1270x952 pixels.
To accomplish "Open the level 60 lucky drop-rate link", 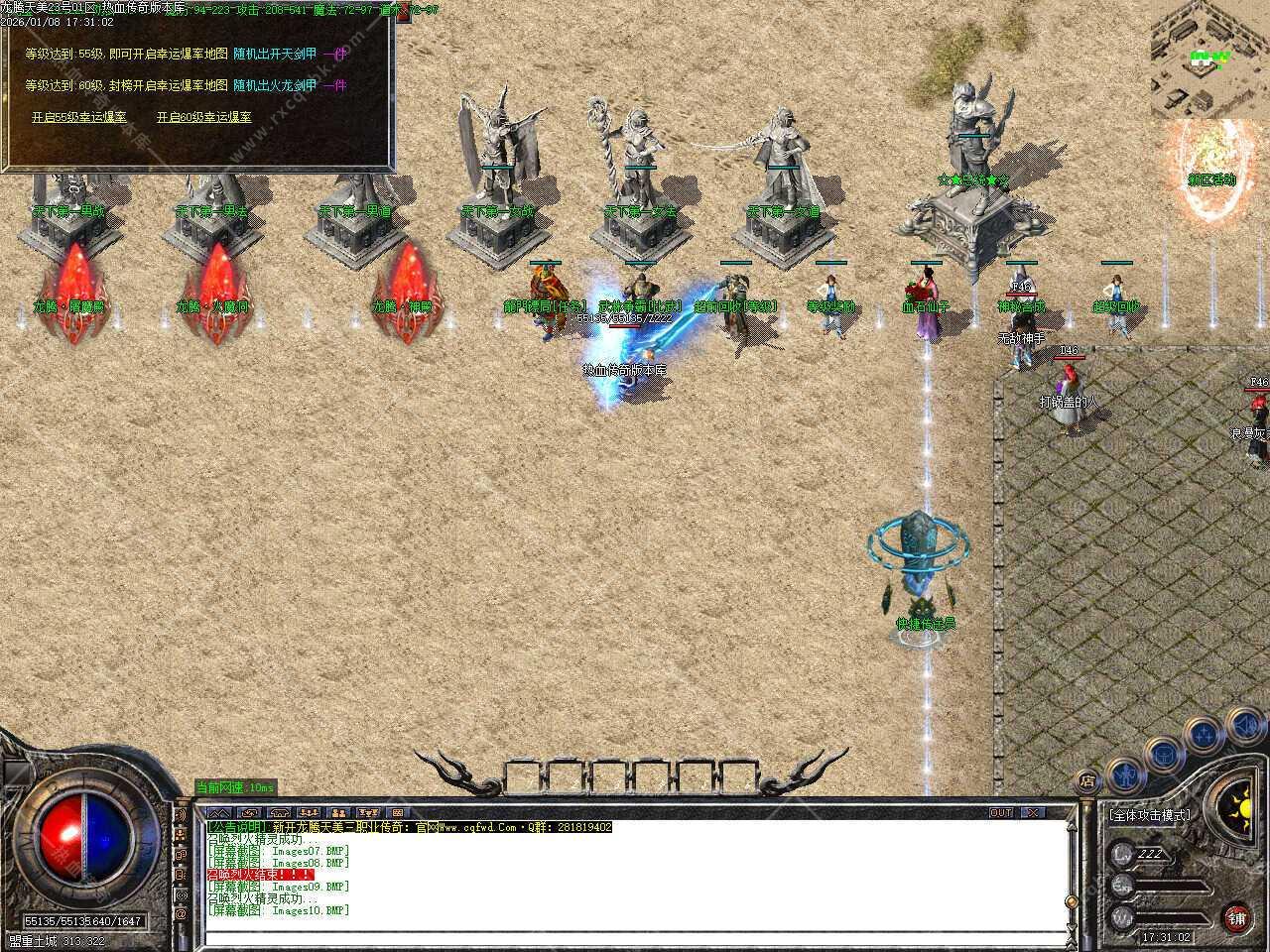I will coord(203,117).
